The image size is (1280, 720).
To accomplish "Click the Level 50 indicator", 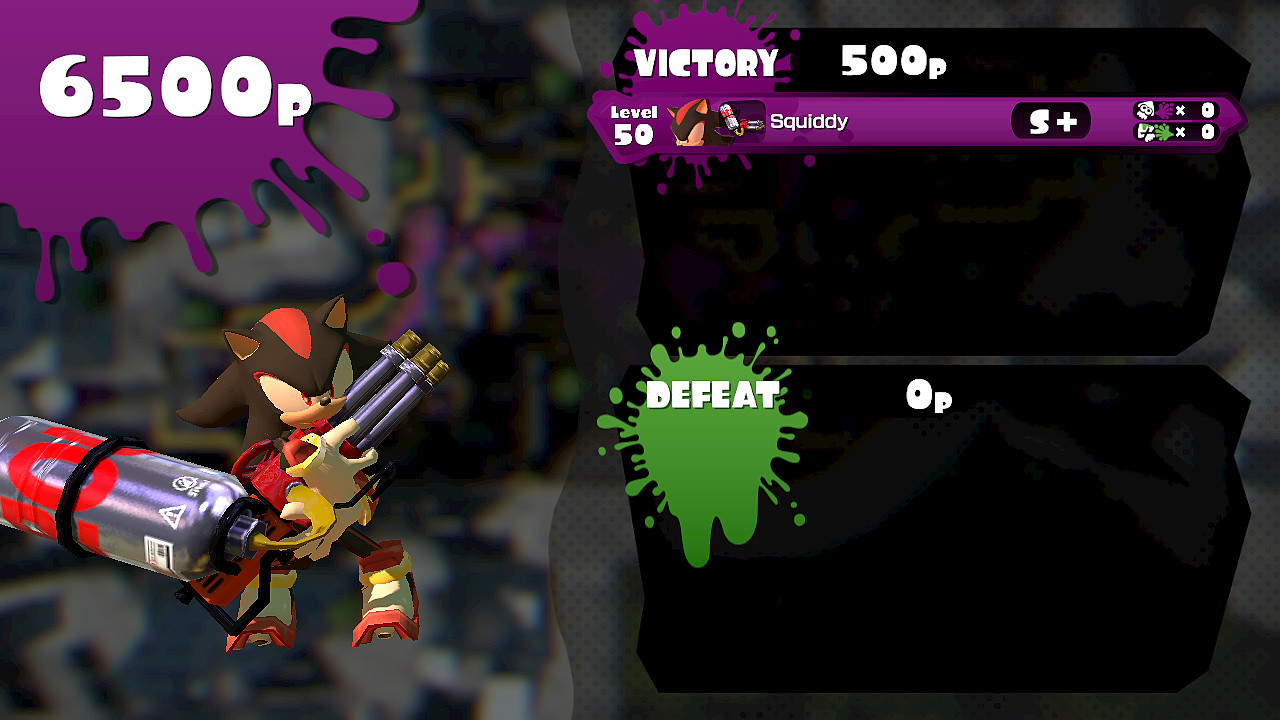I will 632,118.
